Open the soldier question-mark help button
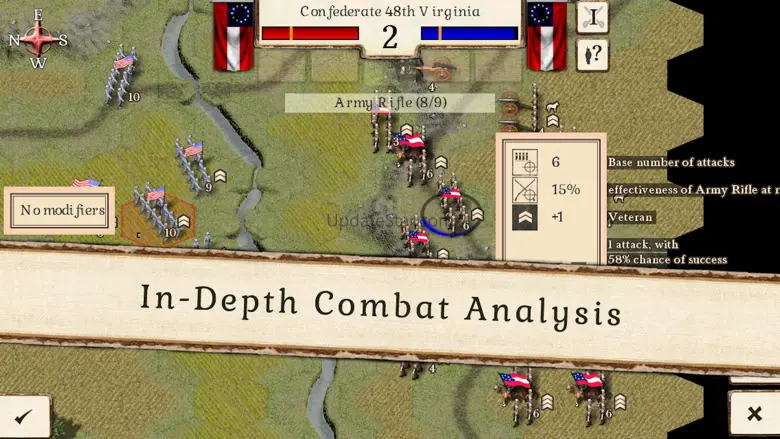The width and height of the screenshot is (780, 439). [x=592, y=54]
